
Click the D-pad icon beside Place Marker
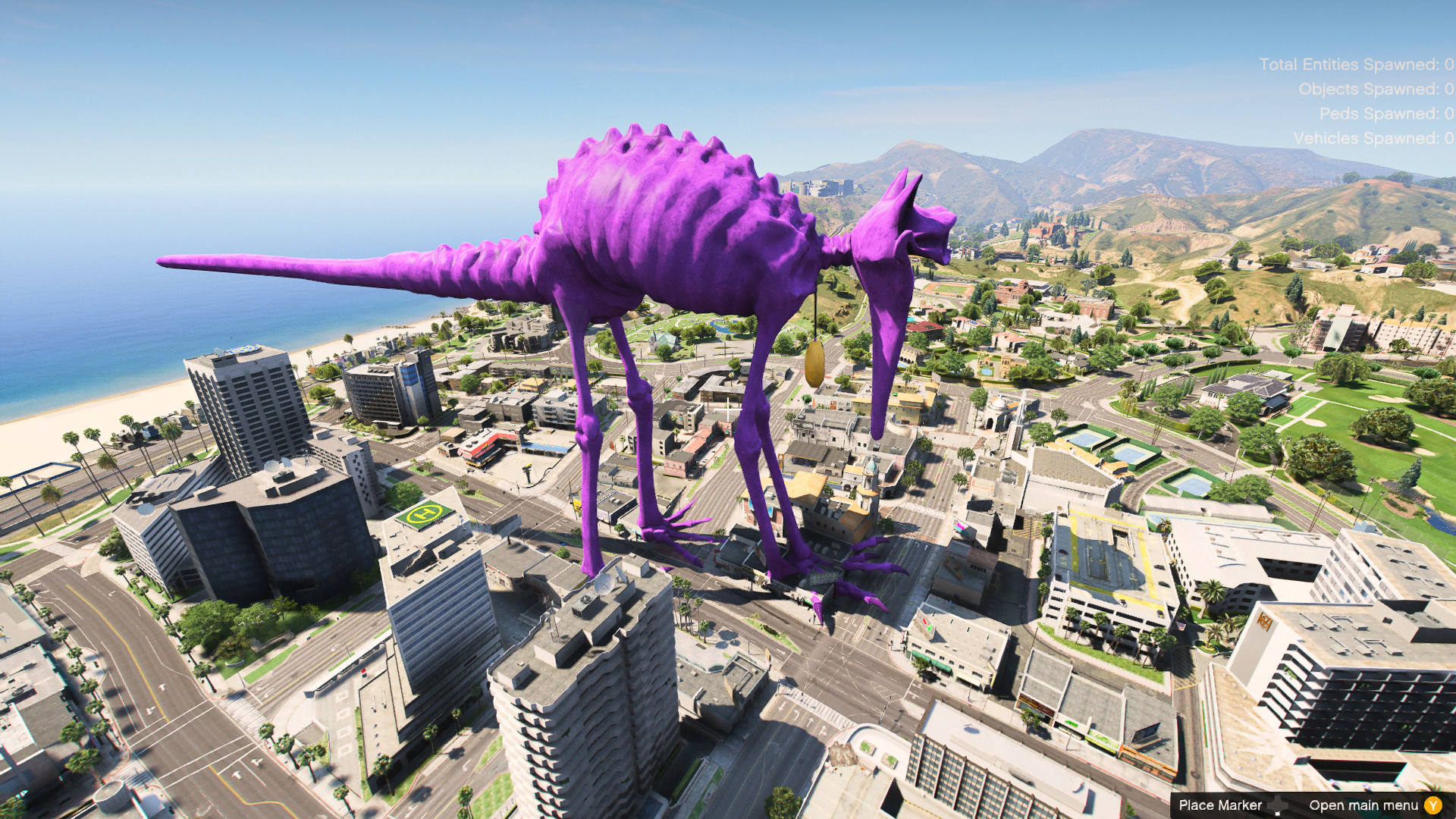[1278, 805]
